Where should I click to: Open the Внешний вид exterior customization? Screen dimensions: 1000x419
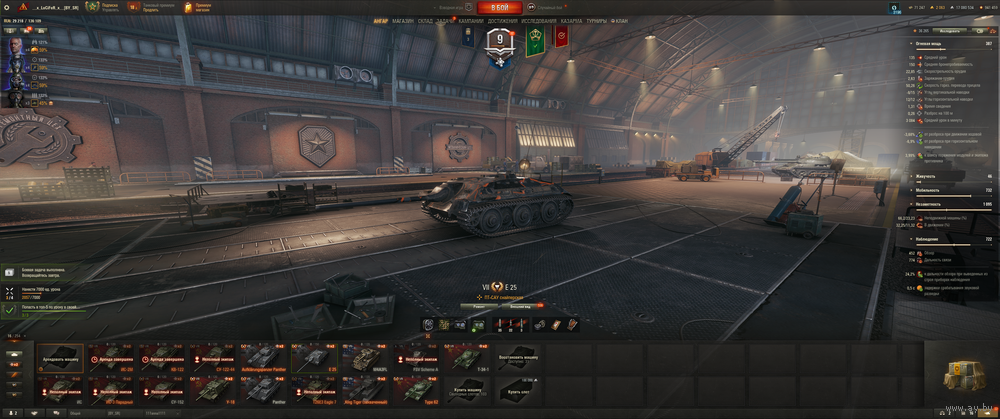[521, 306]
